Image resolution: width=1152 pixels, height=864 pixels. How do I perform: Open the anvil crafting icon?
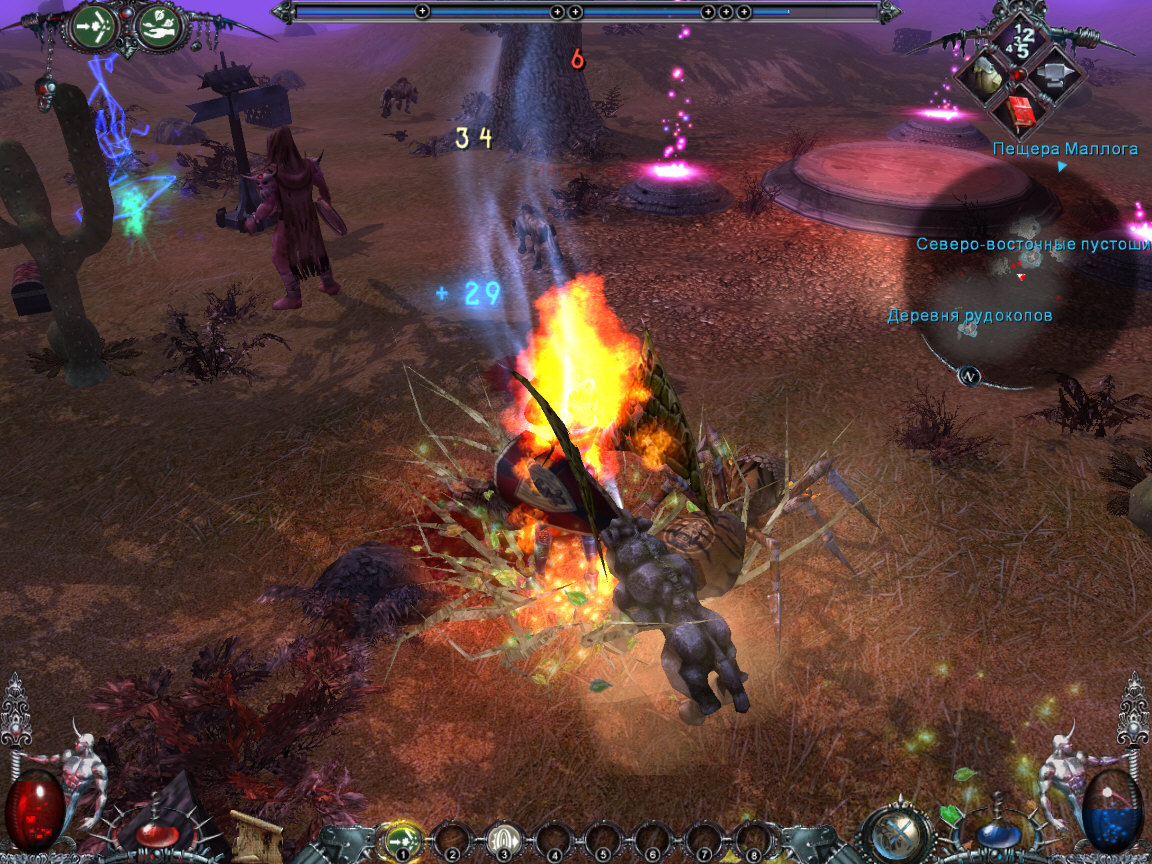click(x=1056, y=75)
